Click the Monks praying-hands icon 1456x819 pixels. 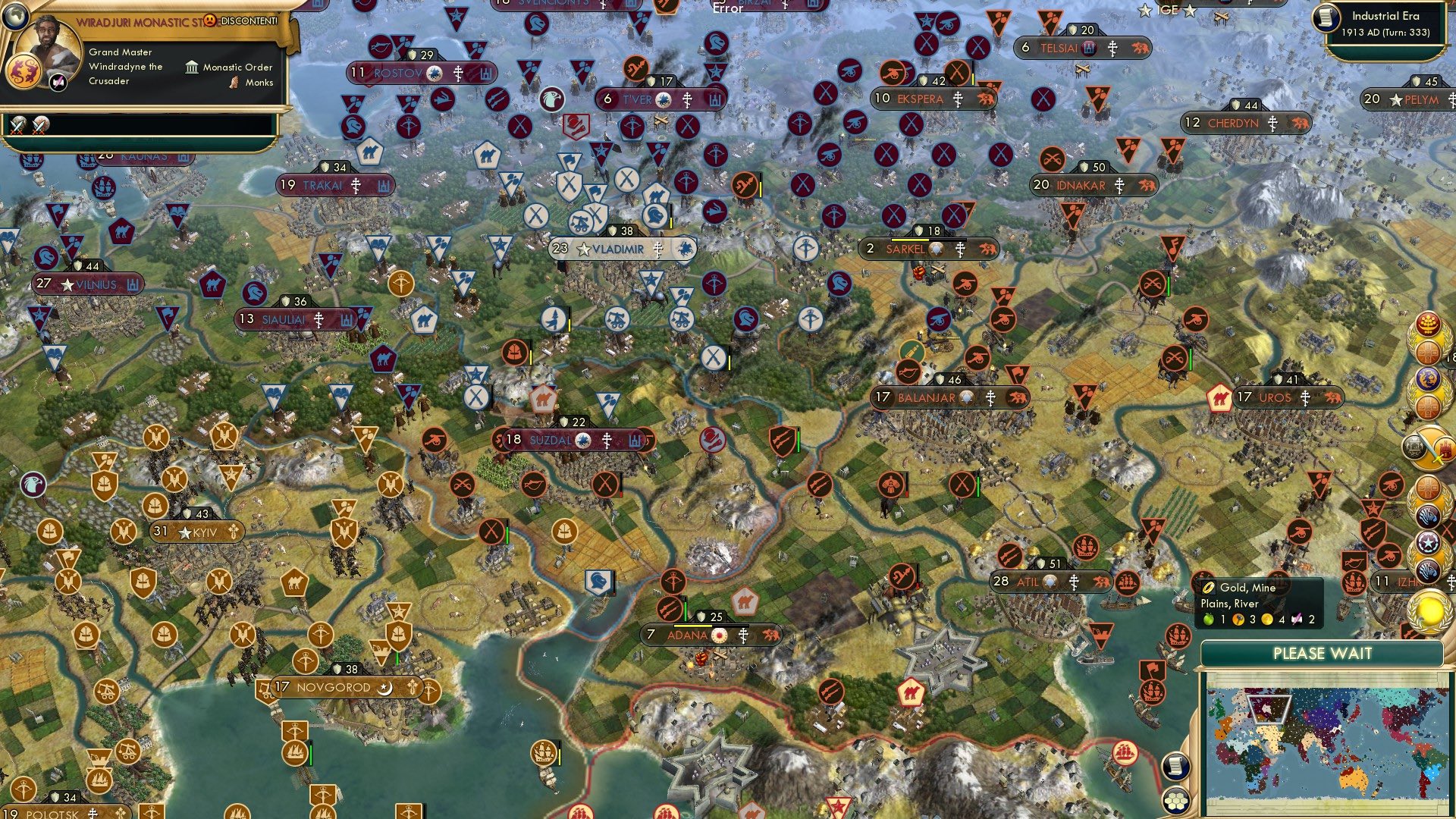coord(234,83)
